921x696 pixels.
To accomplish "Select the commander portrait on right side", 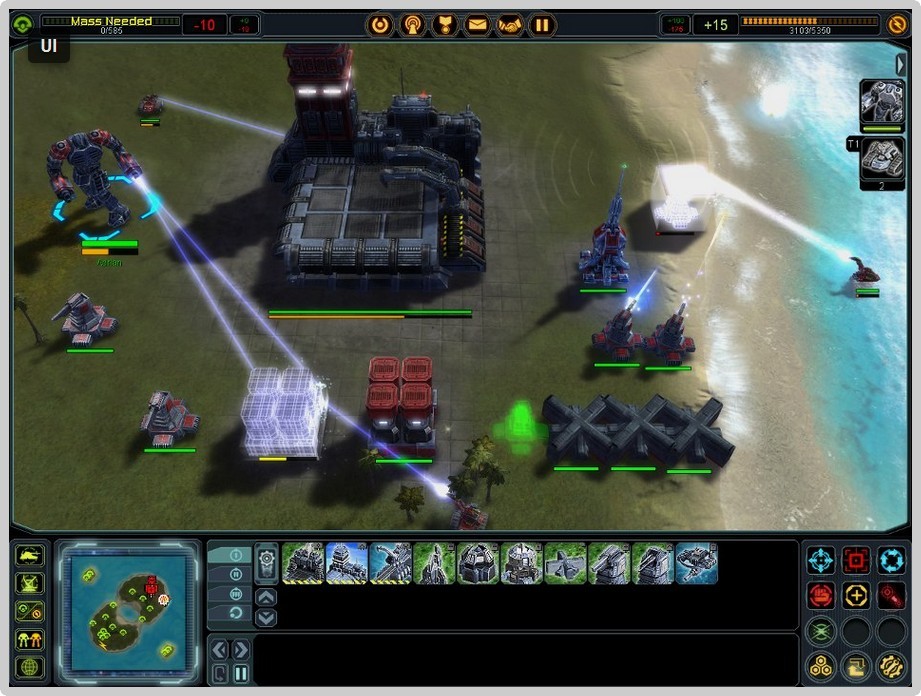I will tap(881, 102).
